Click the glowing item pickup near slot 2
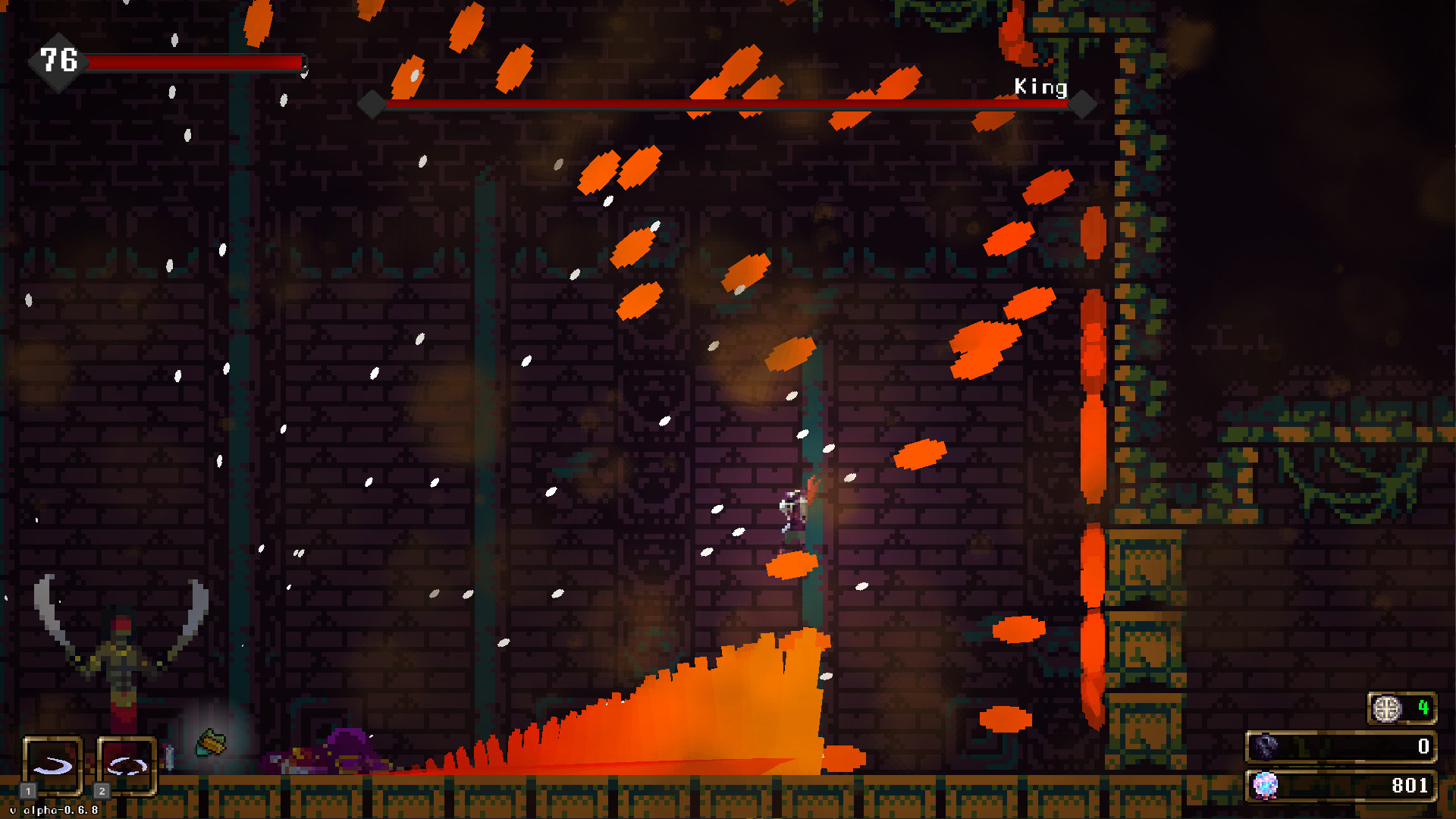The height and width of the screenshot is (819, 1456). (x=212, y=741)
